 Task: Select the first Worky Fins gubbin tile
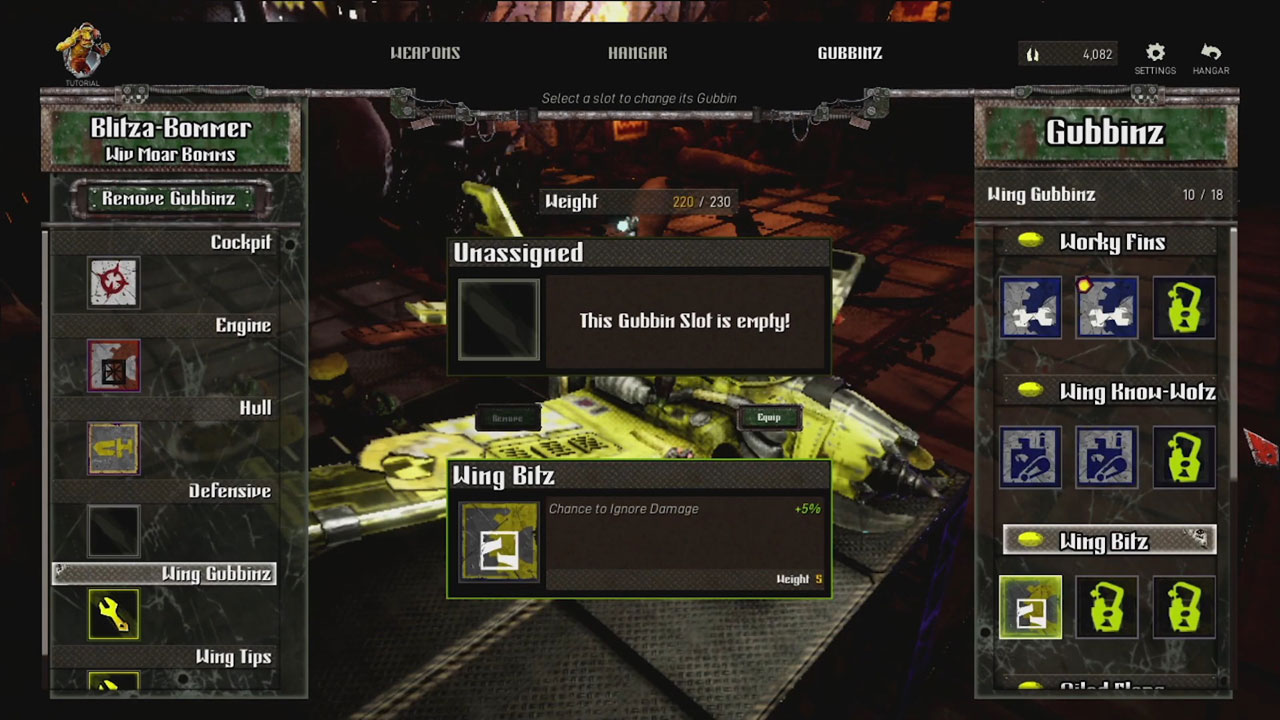coord(1030,307)
